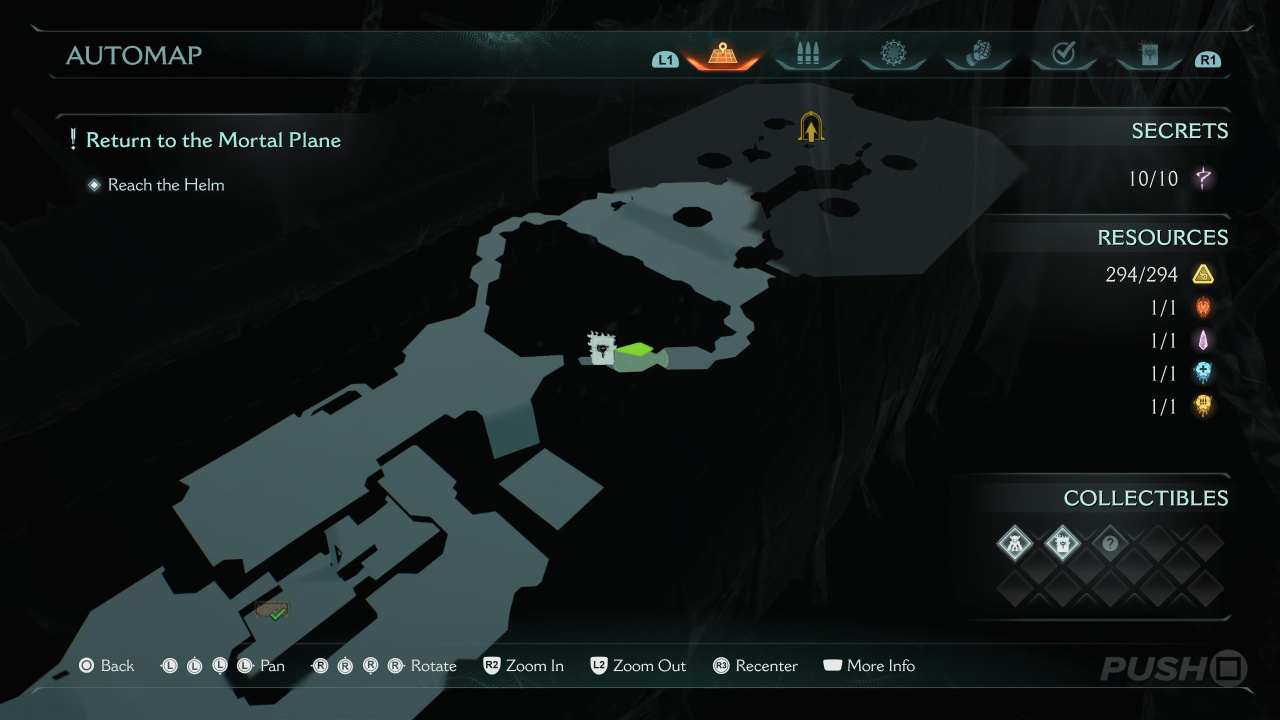Switch to the gauntlet fist tab

[x=978, y=55]
